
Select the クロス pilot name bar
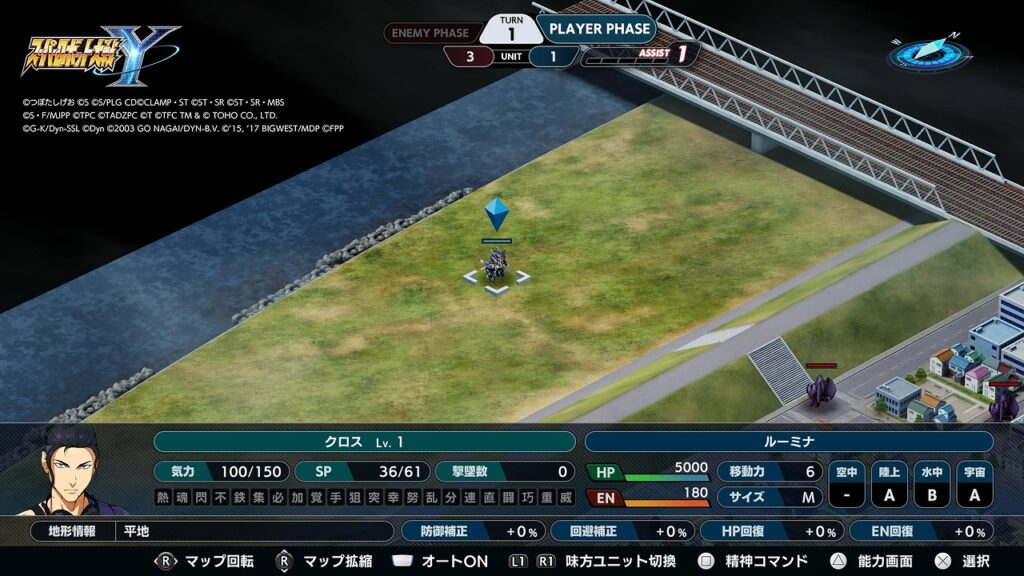click(x=364, y=442)
